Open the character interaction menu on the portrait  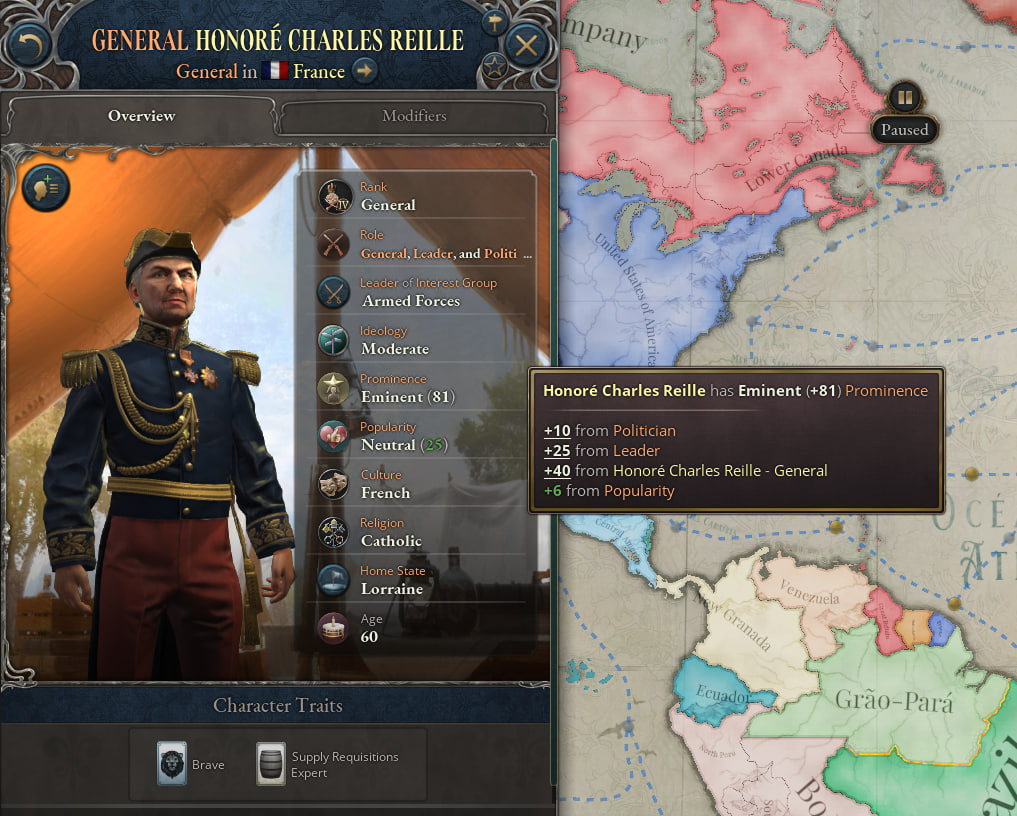[45, 187]
